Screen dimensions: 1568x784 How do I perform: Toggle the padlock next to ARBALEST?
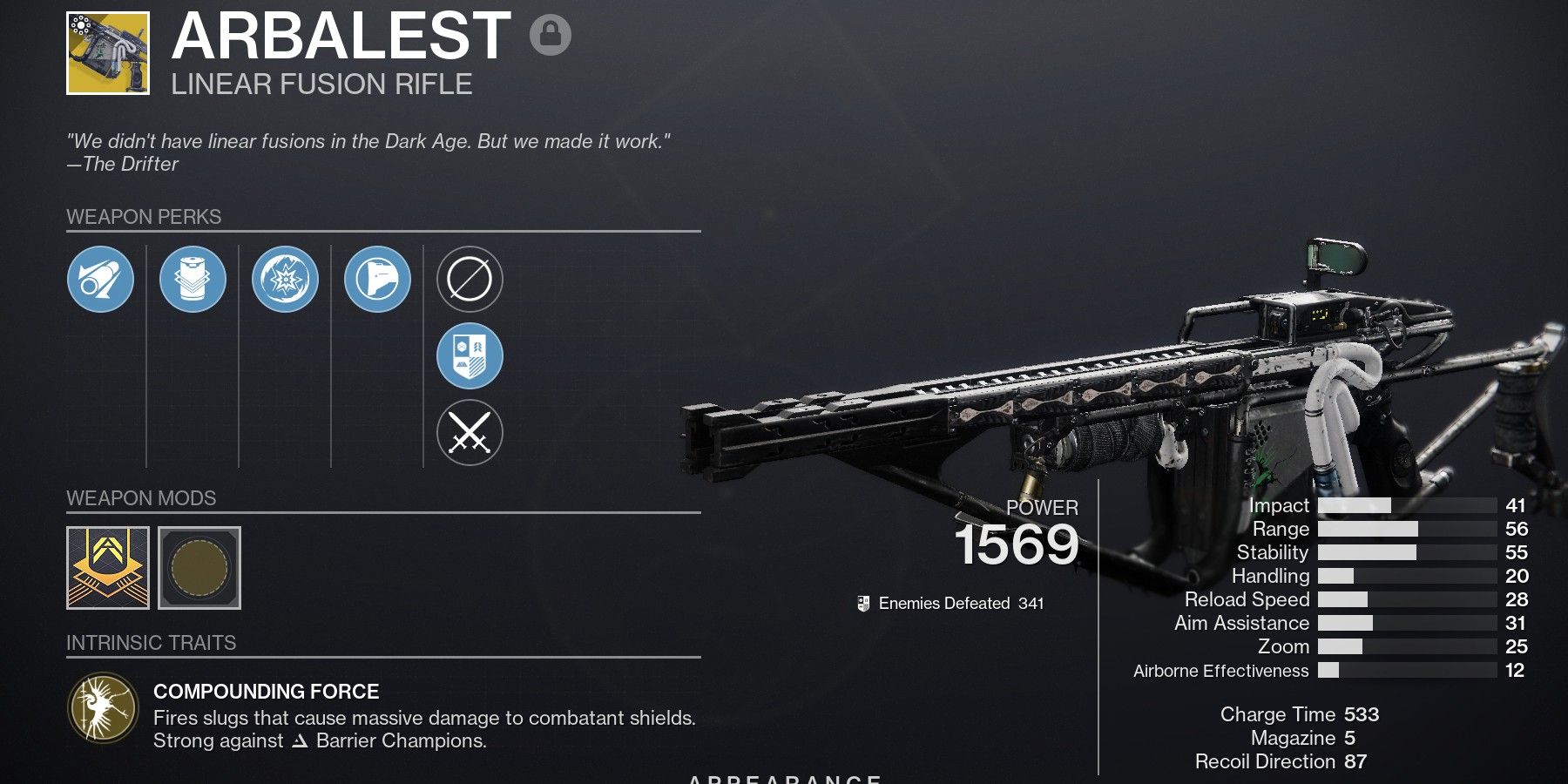[x=552, y=37]
